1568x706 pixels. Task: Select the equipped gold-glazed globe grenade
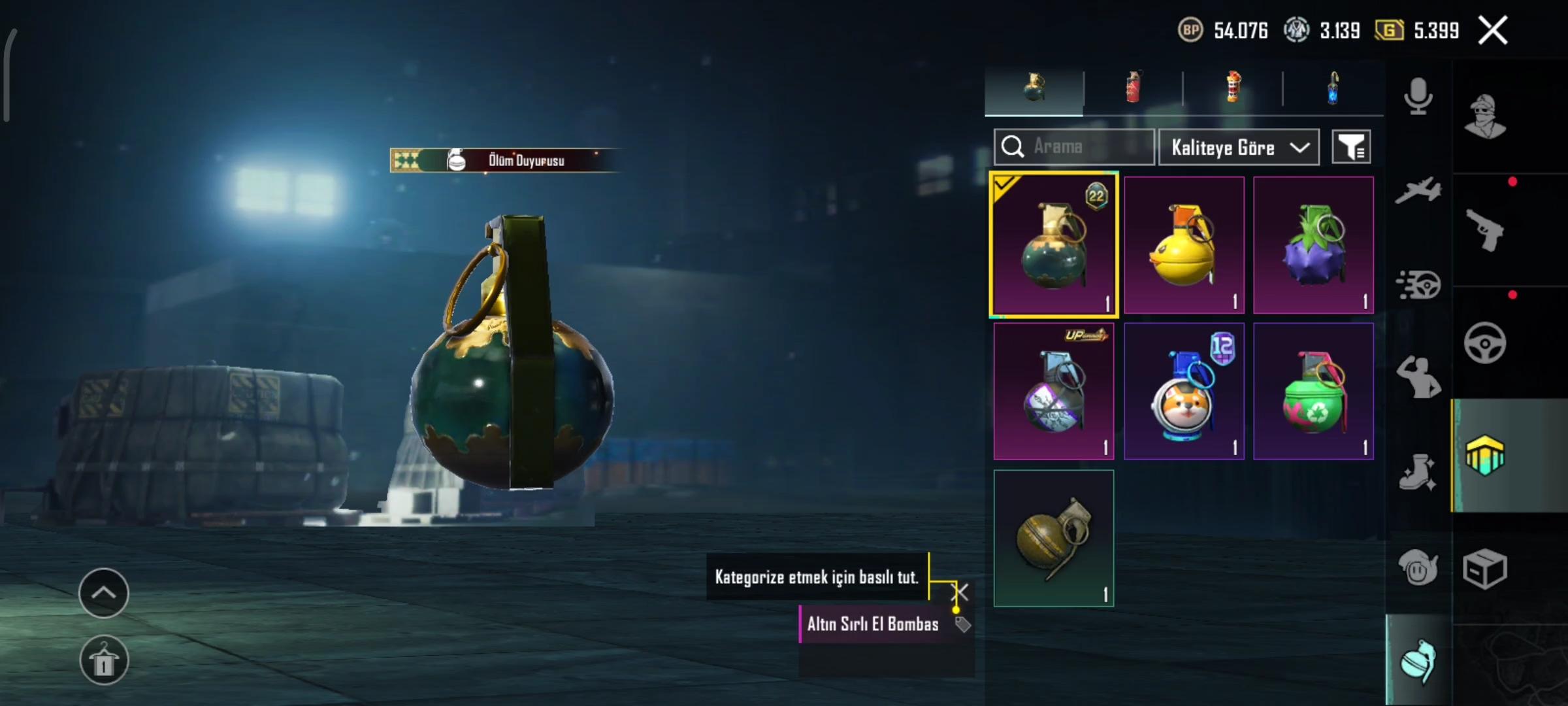tap(1053, 245)
